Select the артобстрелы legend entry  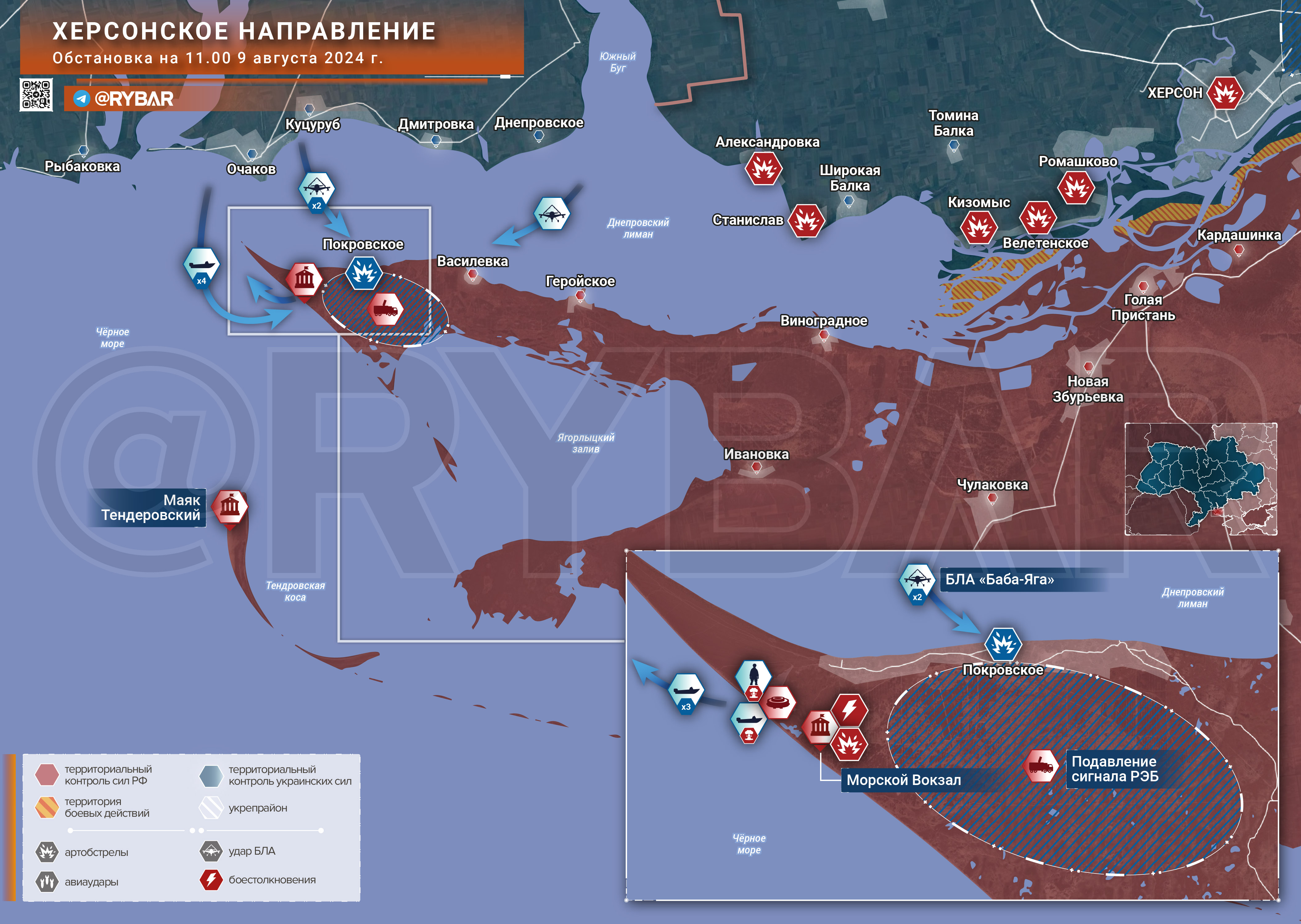pos(96,852)
